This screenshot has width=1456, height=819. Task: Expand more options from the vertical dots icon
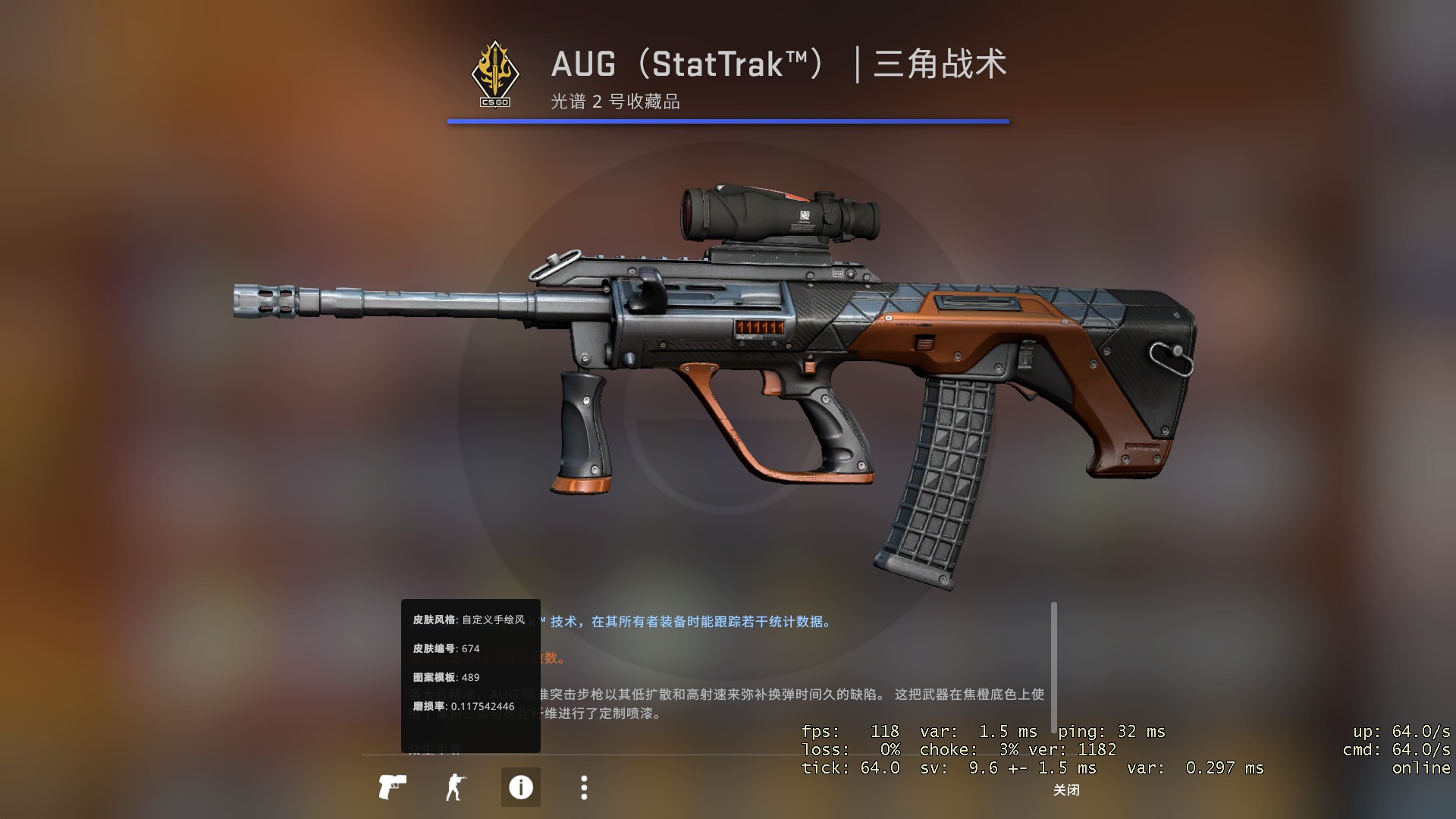pyautogui.click(x=583, y=786)
